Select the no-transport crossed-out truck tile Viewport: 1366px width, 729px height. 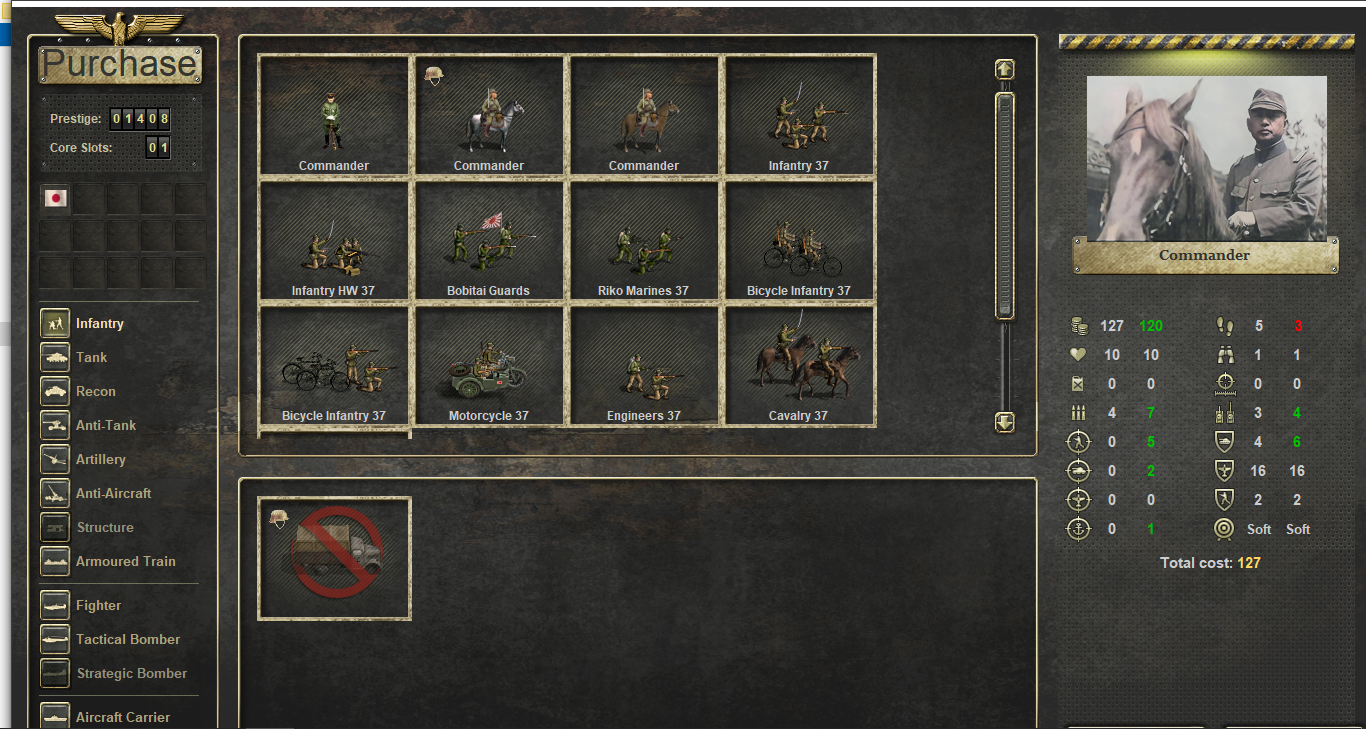pos(334,558)
